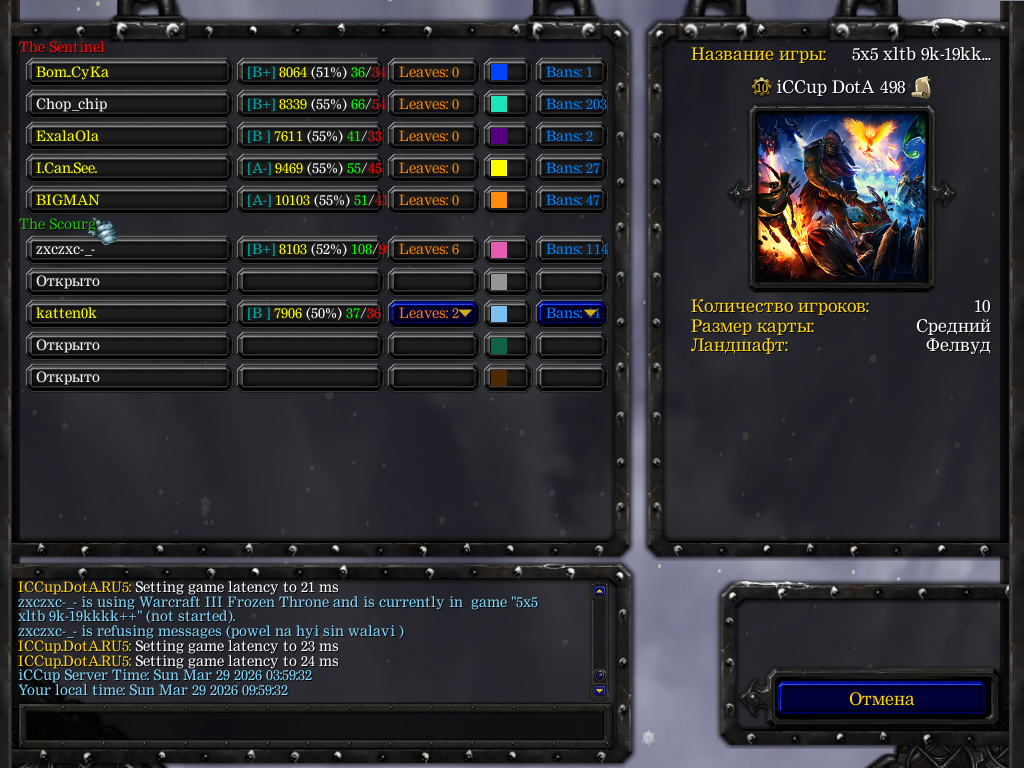Click the chat log scroll-up arrow

tap(599, 591)
